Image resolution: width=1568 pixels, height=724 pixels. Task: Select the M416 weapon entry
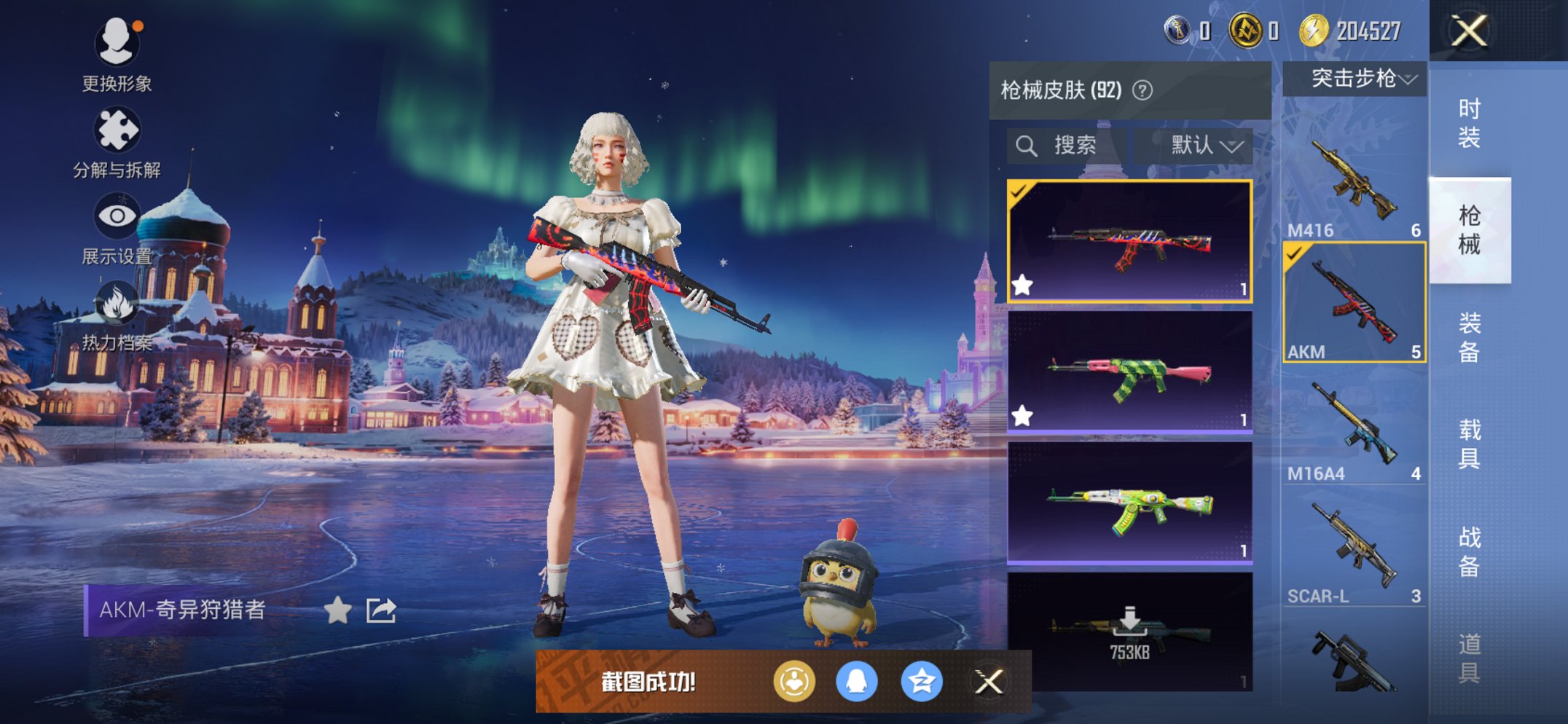pyautogui.click(x=1354, y=182)
